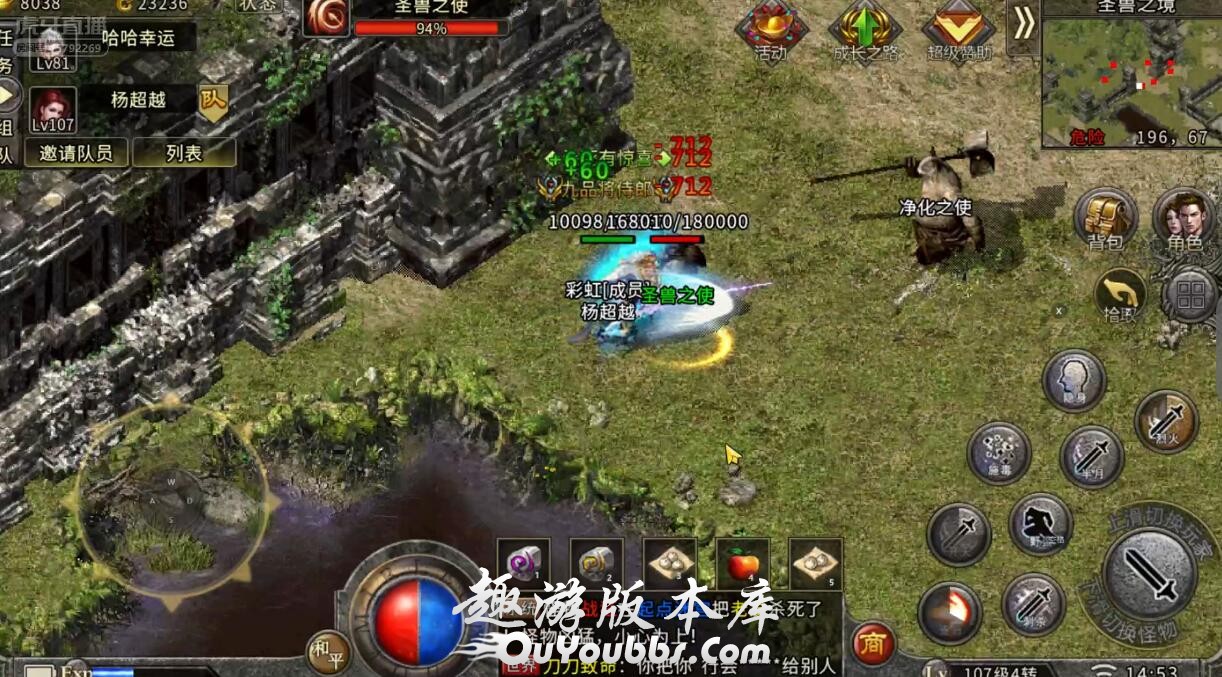The height and width of the screenshot is (677, 1222).
Task: Use the purple scroll in hotbar slot 1
Action: tap(524, 565)
